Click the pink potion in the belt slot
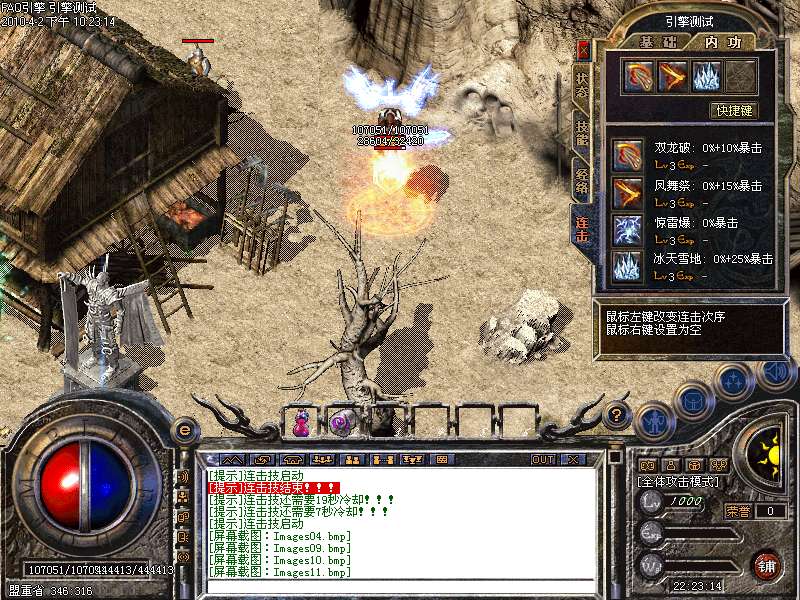 pos(300,423)
